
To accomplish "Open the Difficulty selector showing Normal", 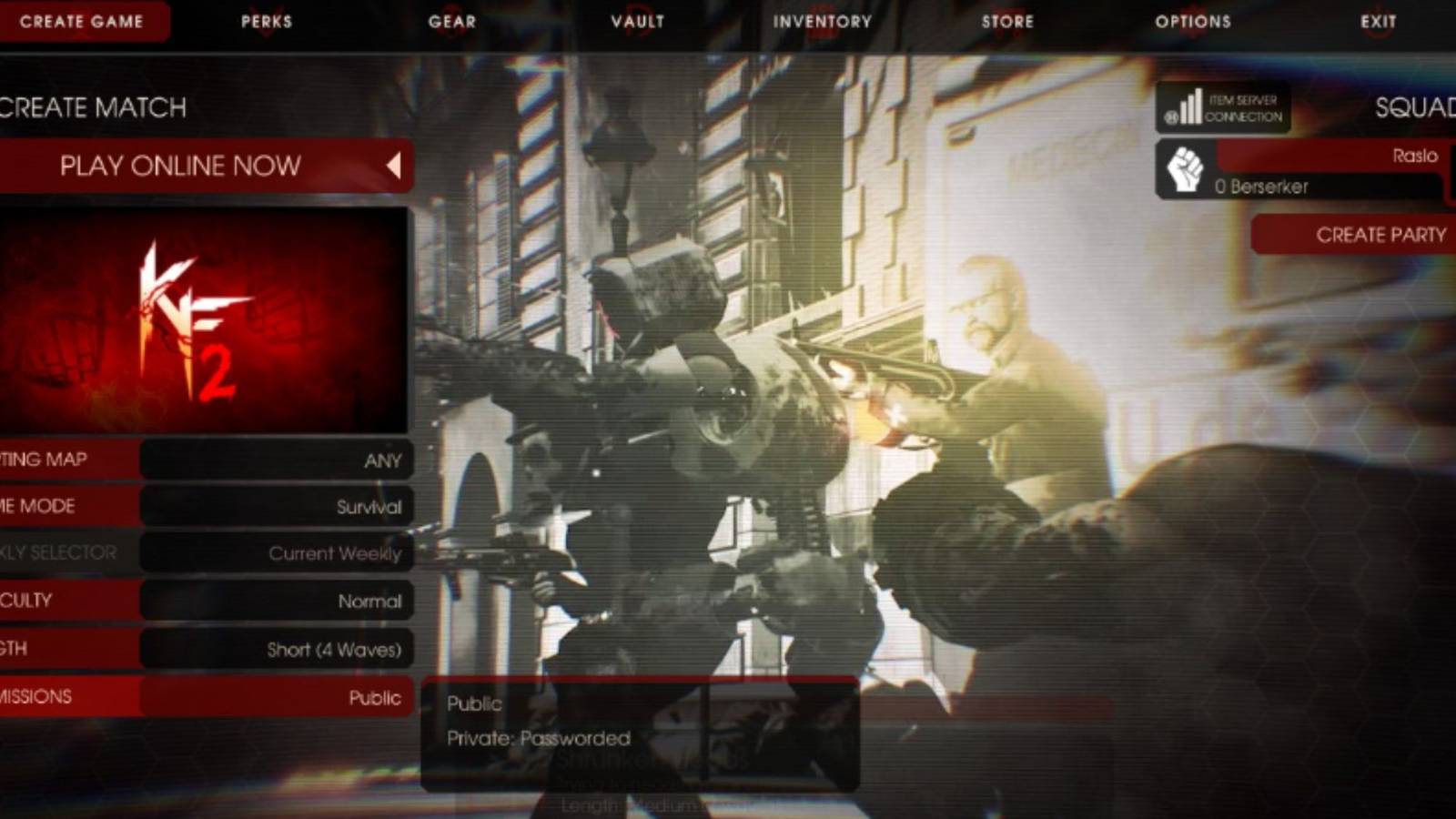I will (278, 601).
